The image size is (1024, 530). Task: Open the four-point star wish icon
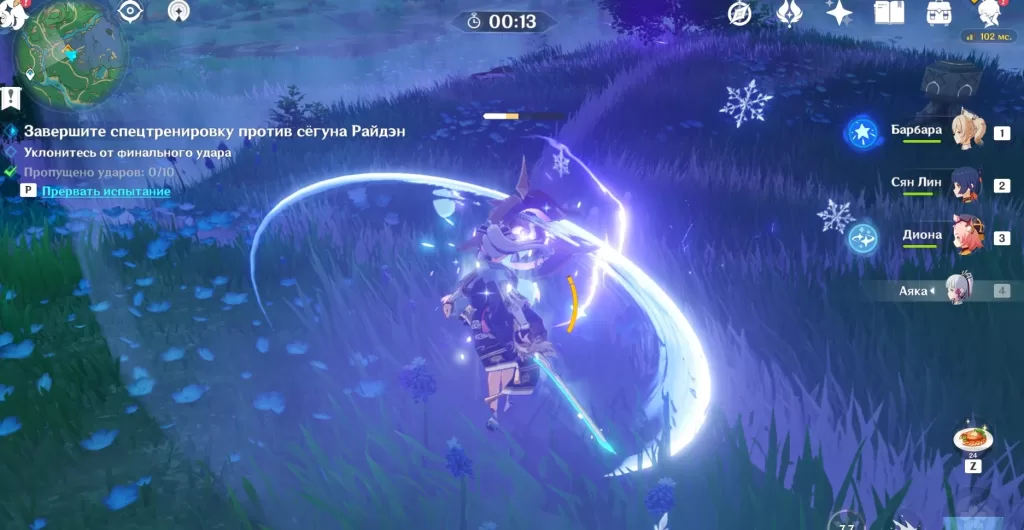838,13
